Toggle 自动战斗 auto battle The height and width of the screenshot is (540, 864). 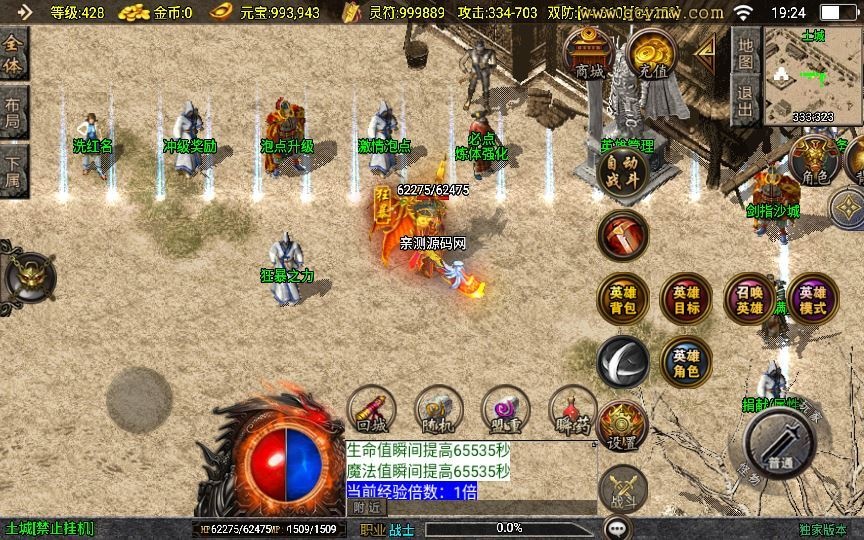coord(623,171)
